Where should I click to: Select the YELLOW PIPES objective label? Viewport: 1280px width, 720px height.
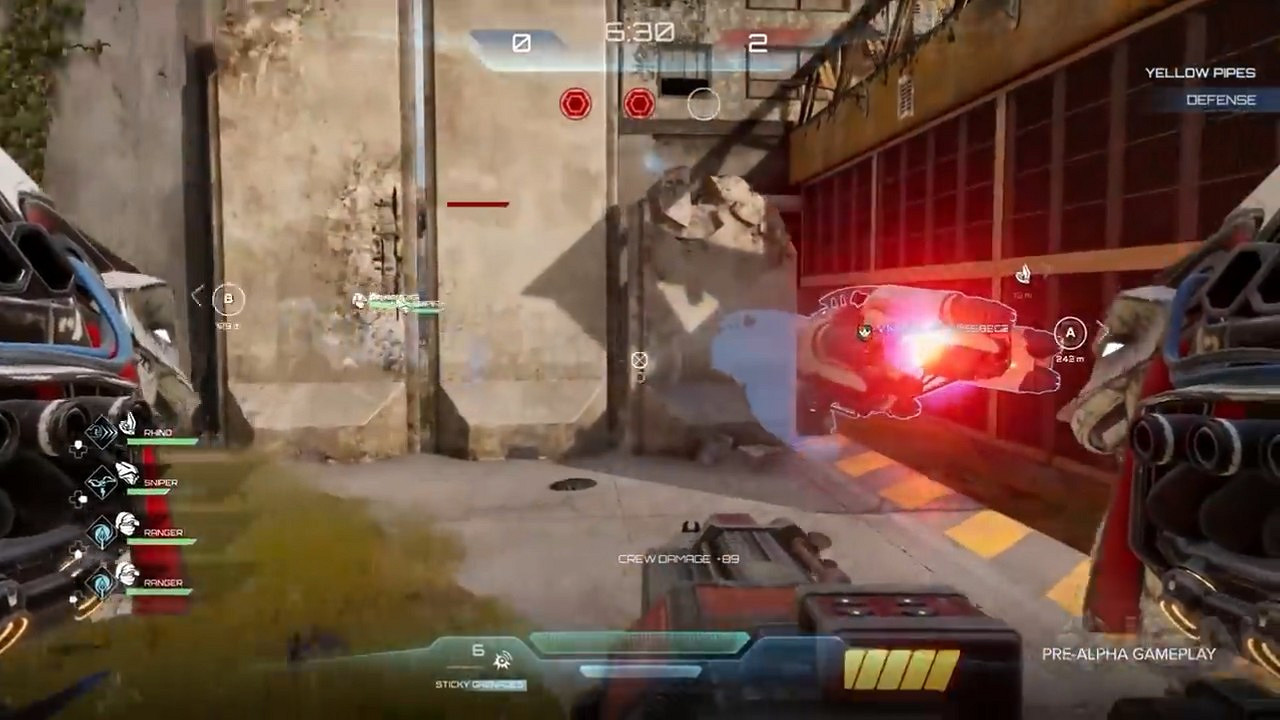click(x=1199, y=73)
